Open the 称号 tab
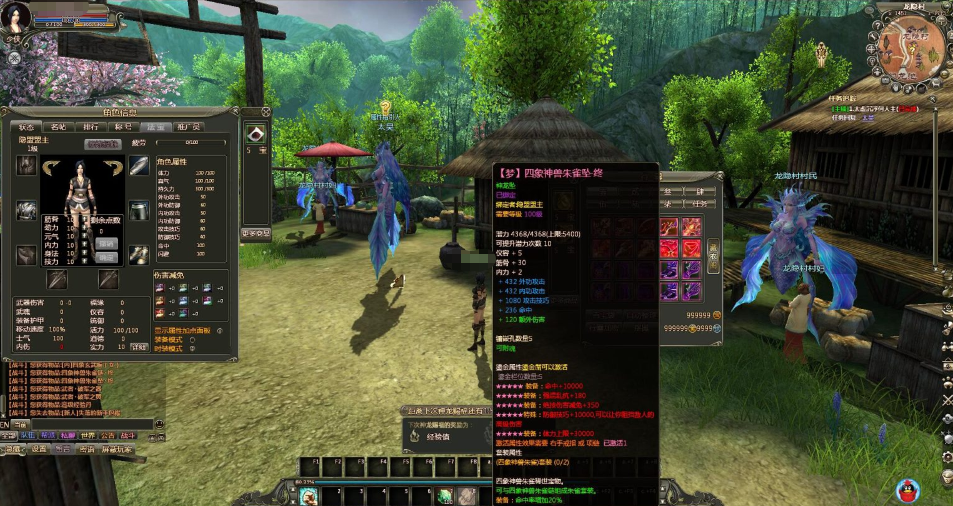 point(123,127)
